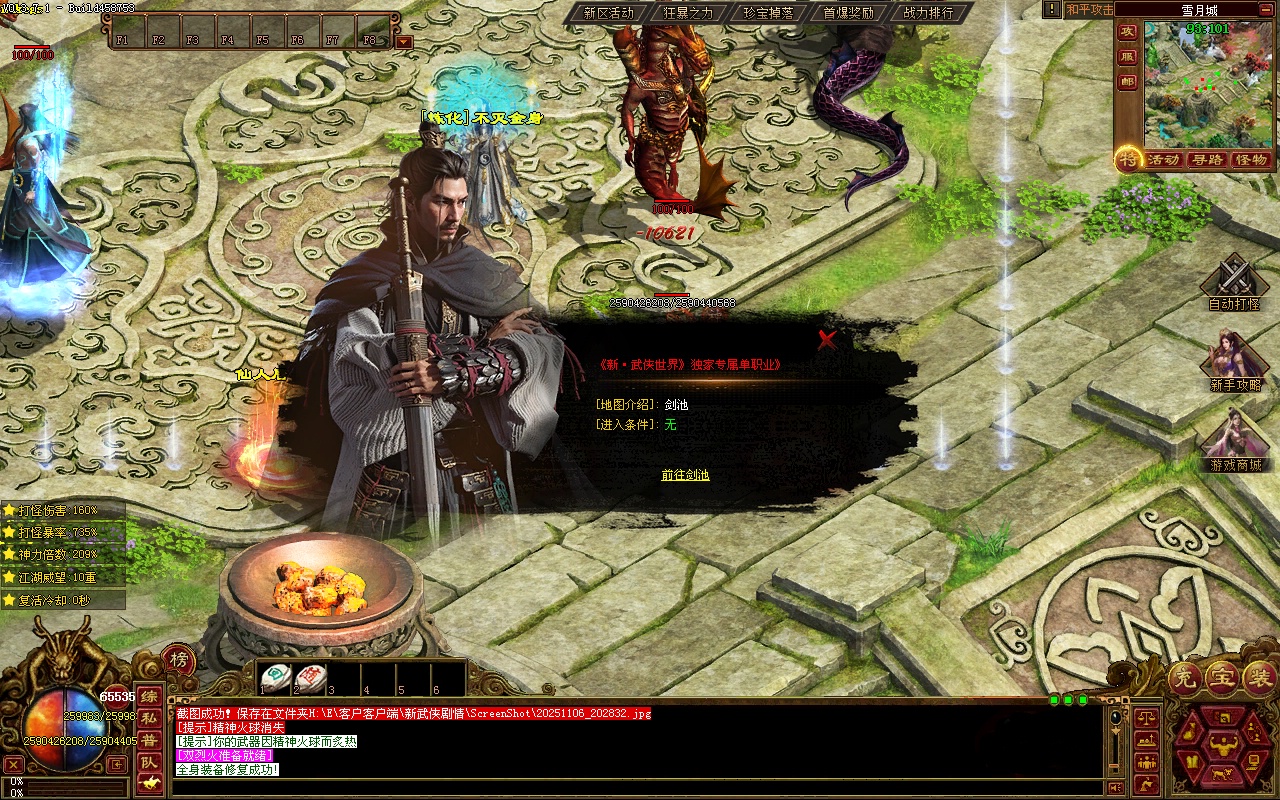Open the 榜 ranking round button

click(x=178, y=660)
